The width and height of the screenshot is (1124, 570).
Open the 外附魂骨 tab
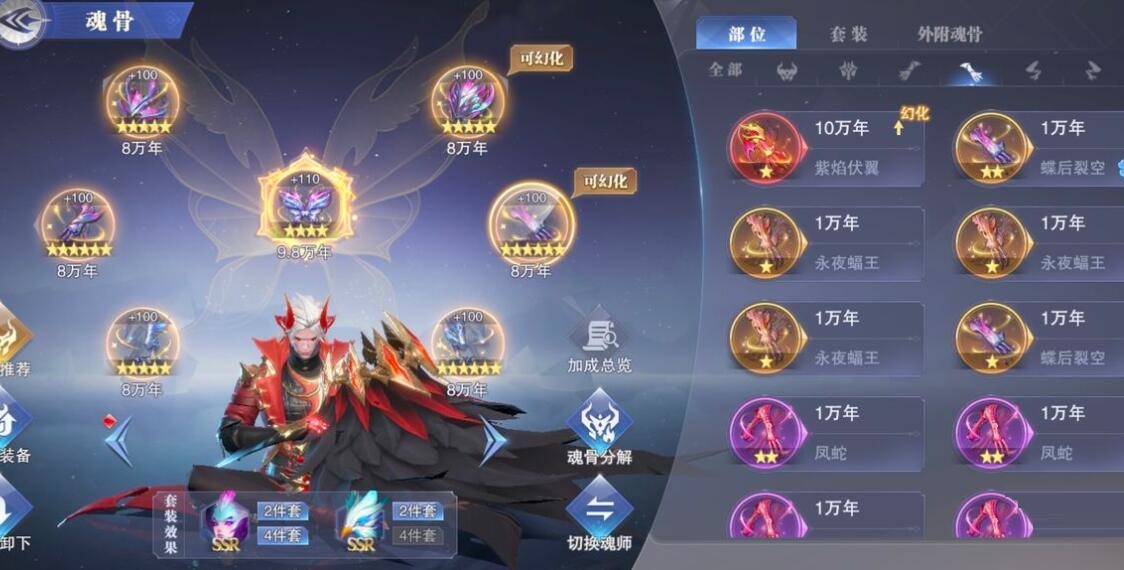click(949, 34)
